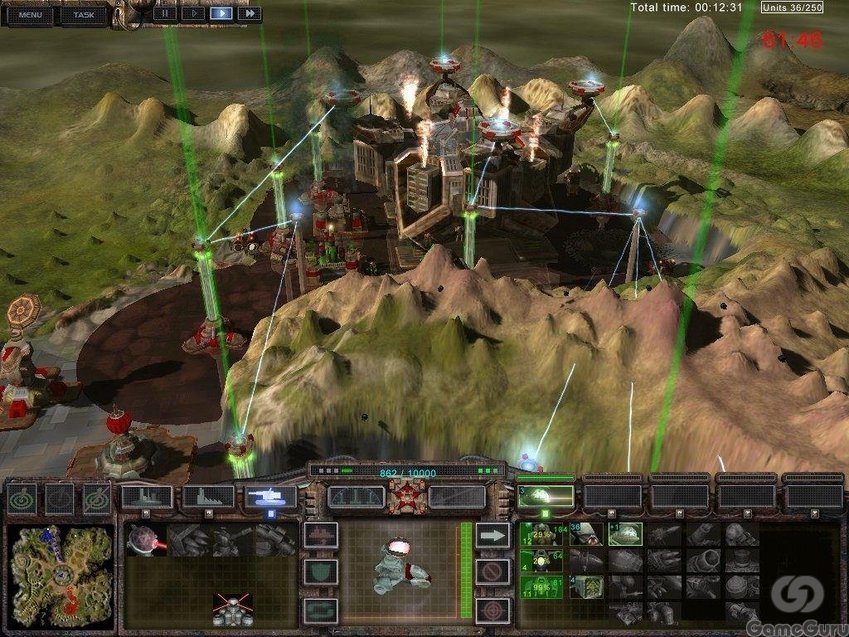The height and width of the screenshot is (637, 849).
Task: Select the slow play speed button
Action: (192, 14)
